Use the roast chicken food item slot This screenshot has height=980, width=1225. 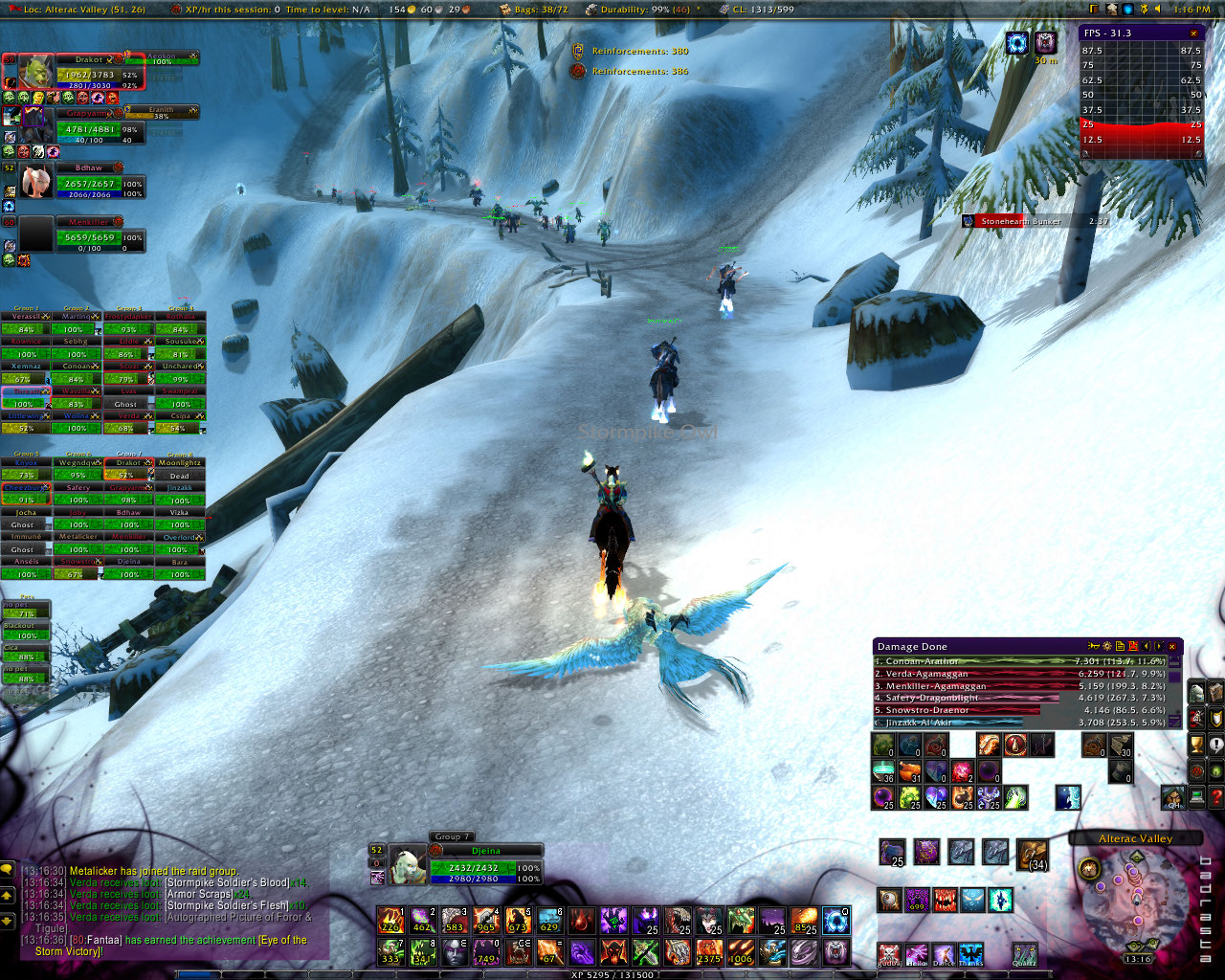click(1033, 854)
